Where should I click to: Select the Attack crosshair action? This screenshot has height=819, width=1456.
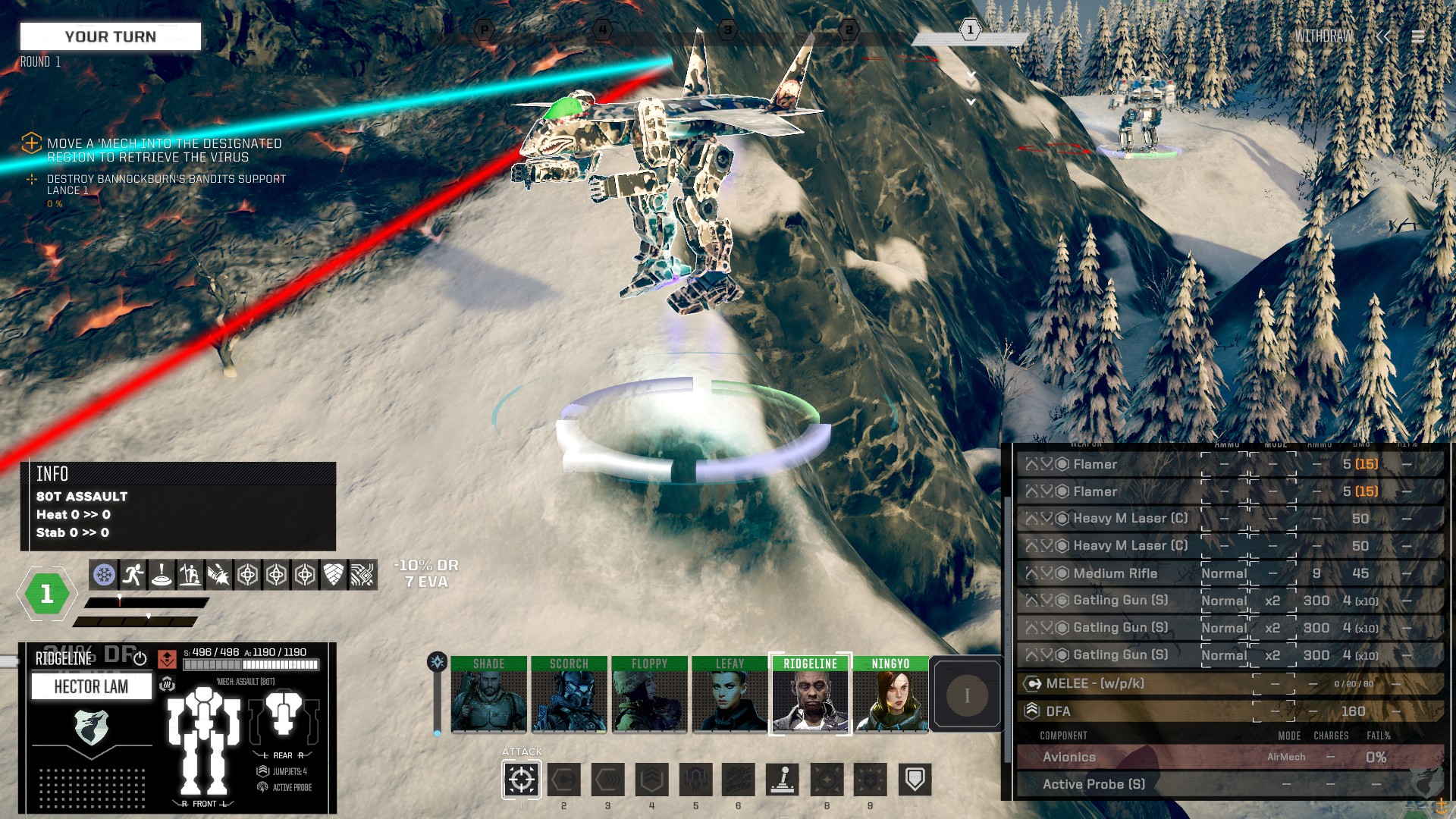(x=522, y=779)
